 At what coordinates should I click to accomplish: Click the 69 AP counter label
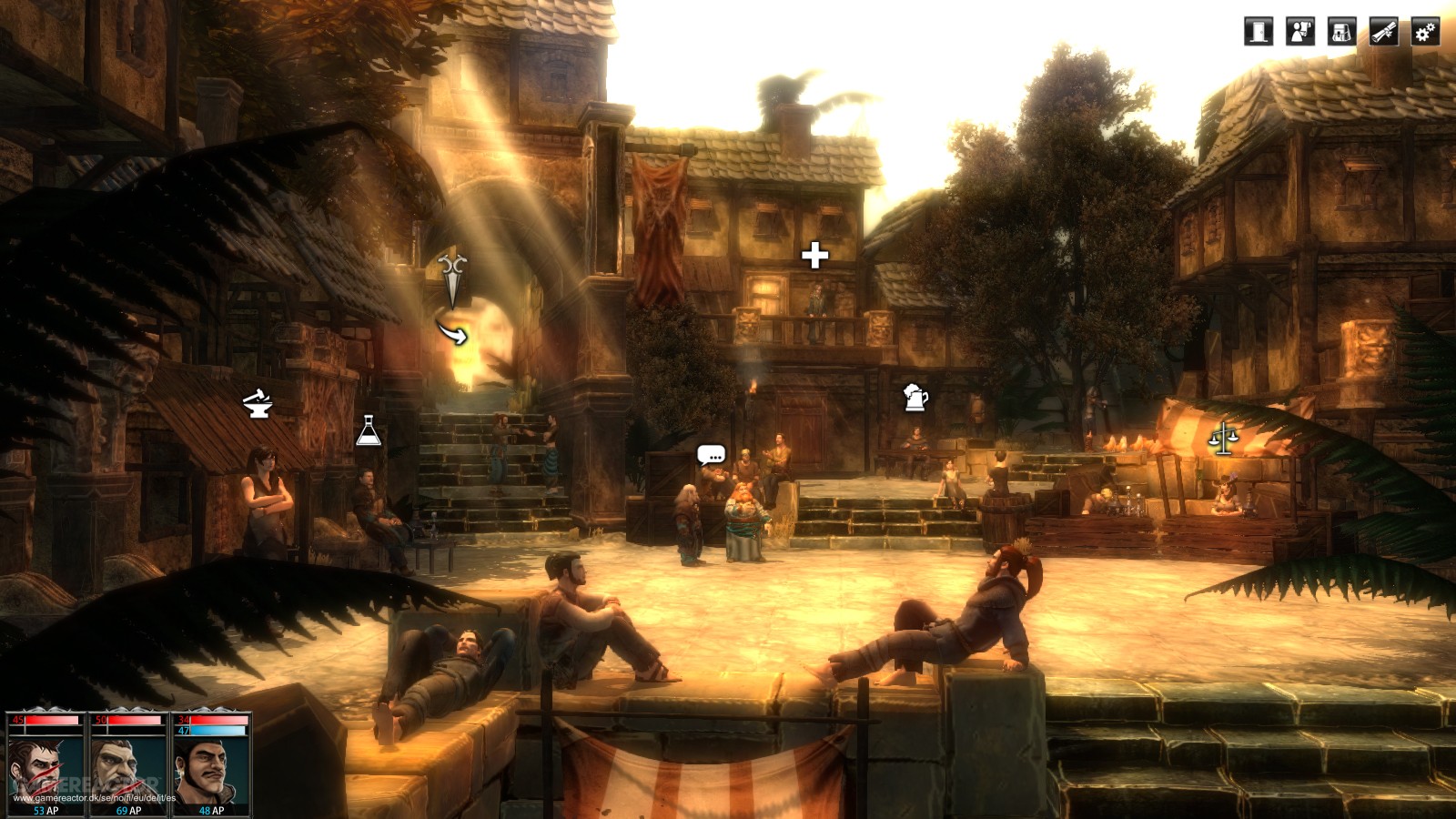coord(128,809)
